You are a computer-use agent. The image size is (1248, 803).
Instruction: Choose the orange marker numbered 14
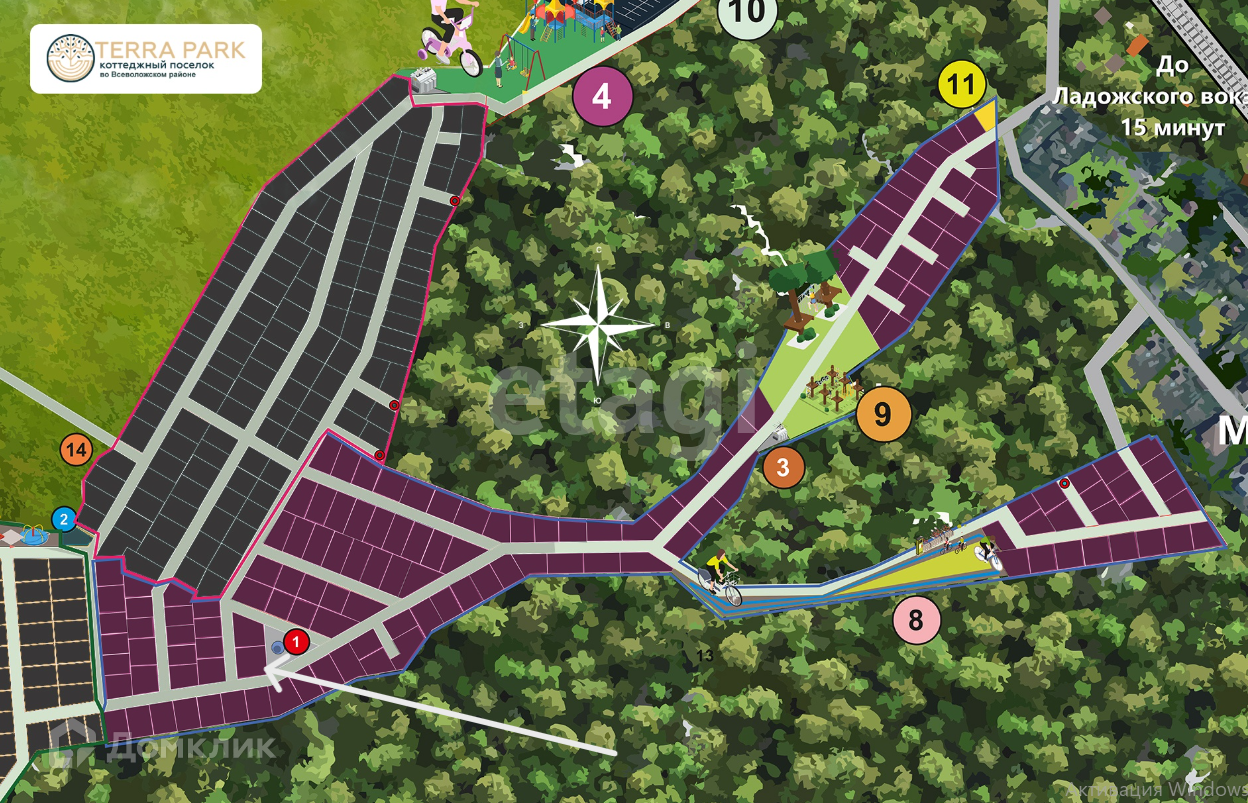tap(76, 450)
